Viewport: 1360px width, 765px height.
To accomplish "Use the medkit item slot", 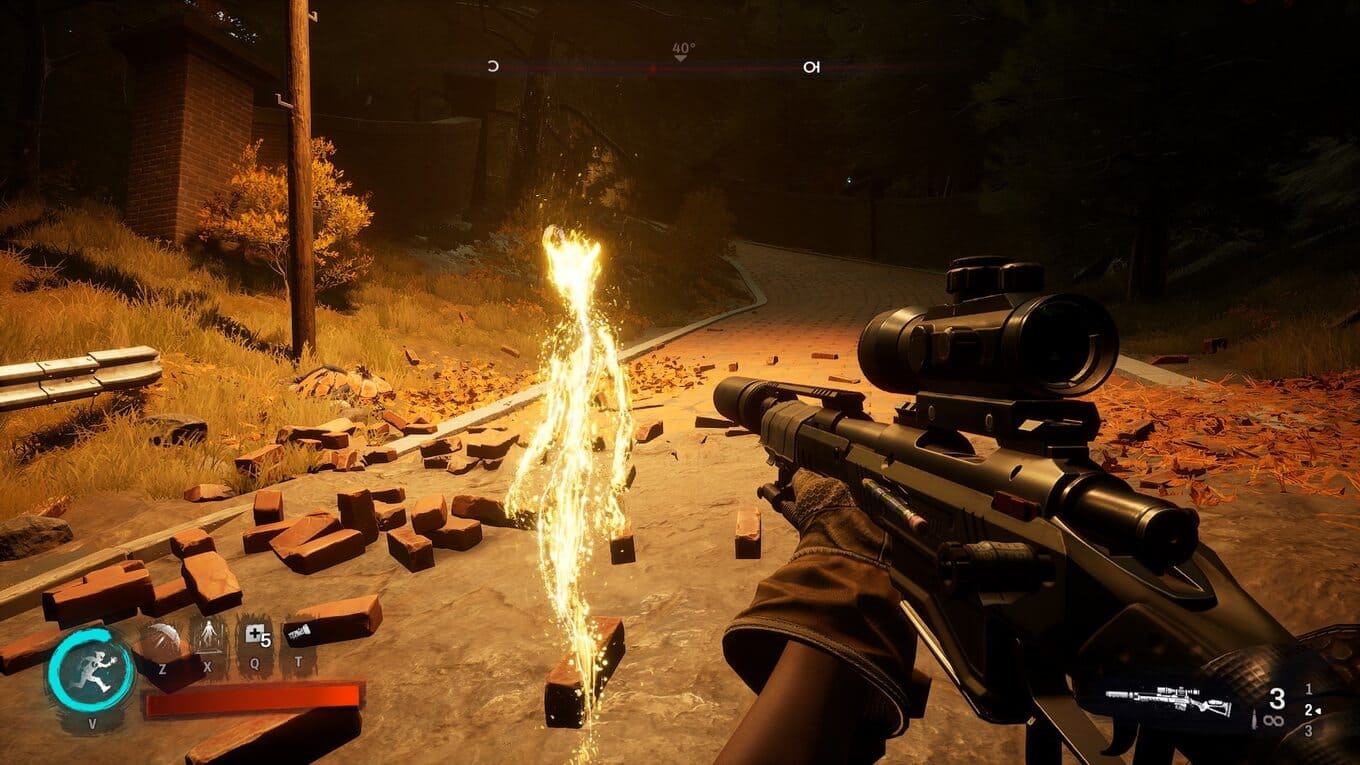I will click(254, 636).
